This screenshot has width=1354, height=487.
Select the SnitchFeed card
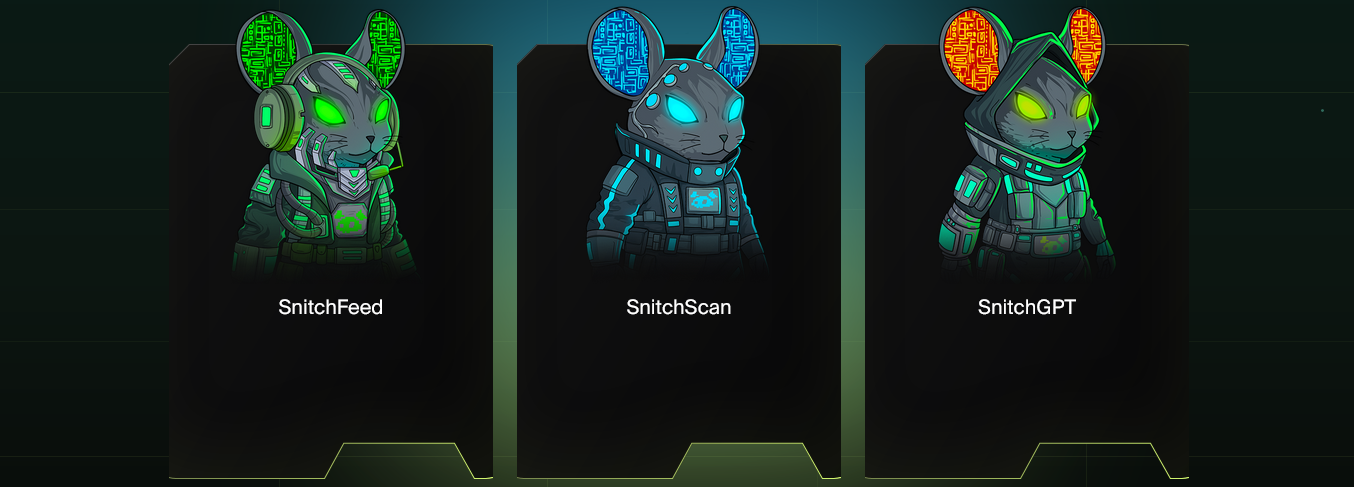click(x=330, y=306)
